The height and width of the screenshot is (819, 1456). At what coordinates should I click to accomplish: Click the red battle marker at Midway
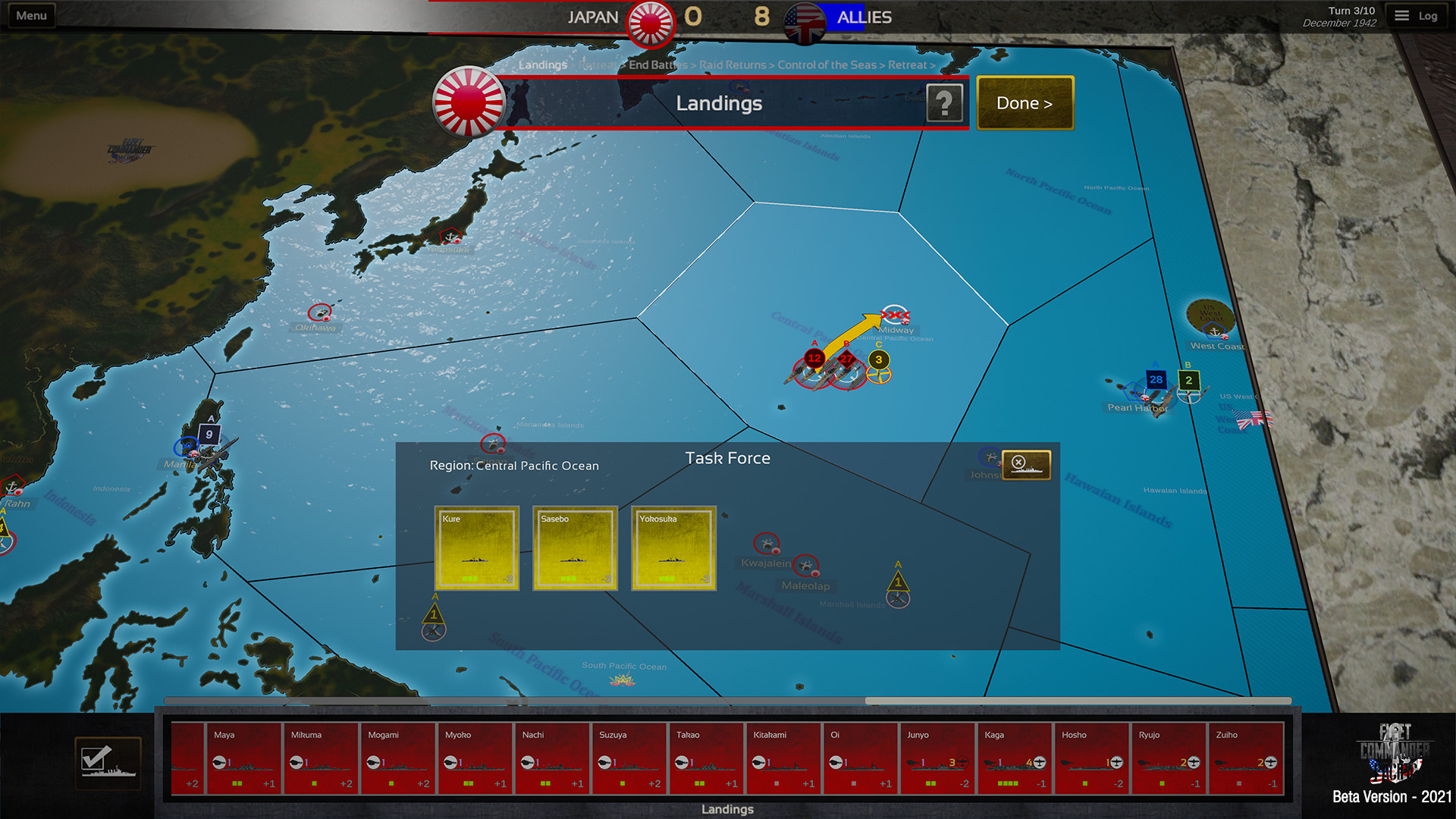[x=895, y=313]
